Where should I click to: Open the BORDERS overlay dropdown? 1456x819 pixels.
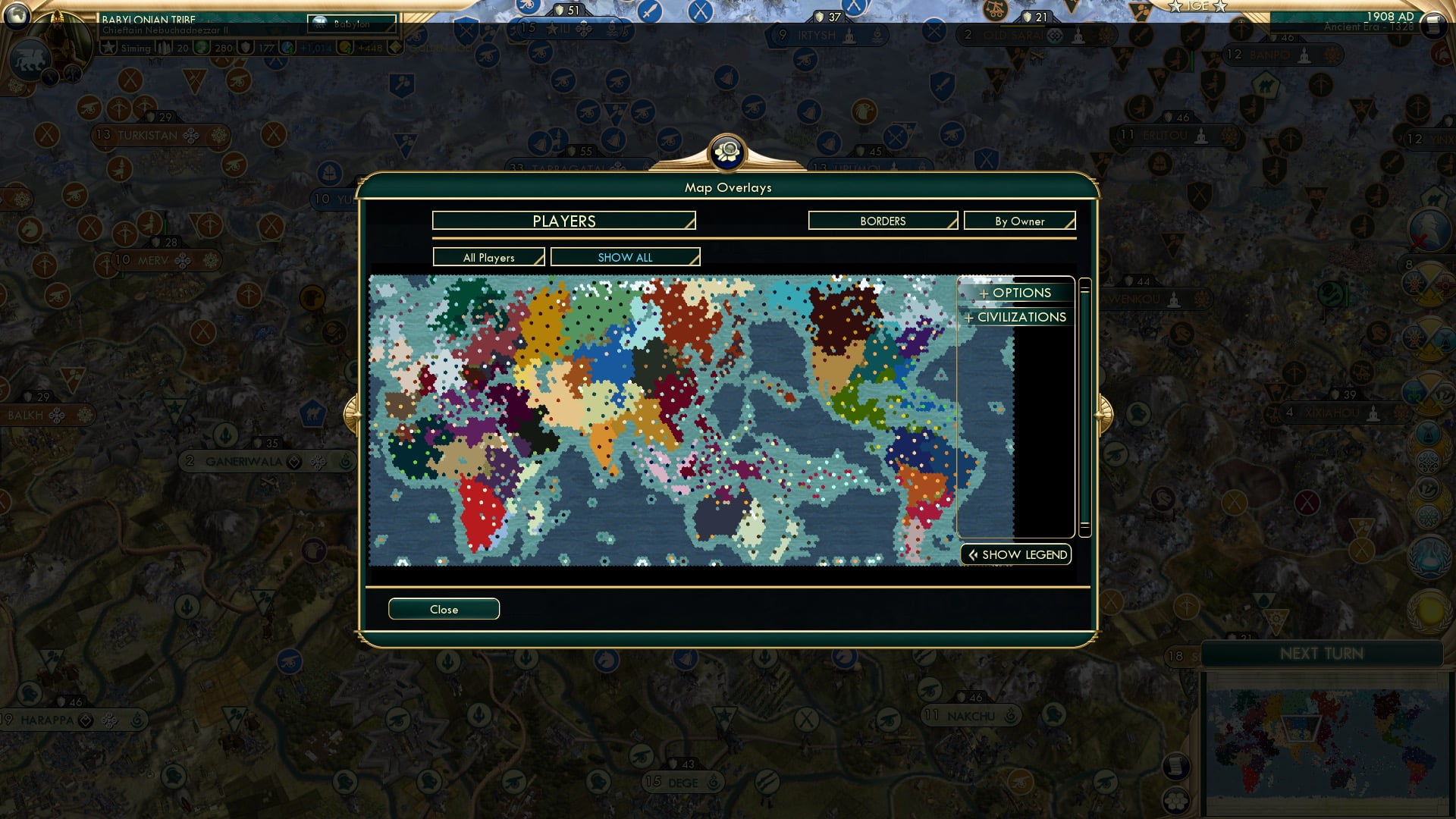click(882, 221)
